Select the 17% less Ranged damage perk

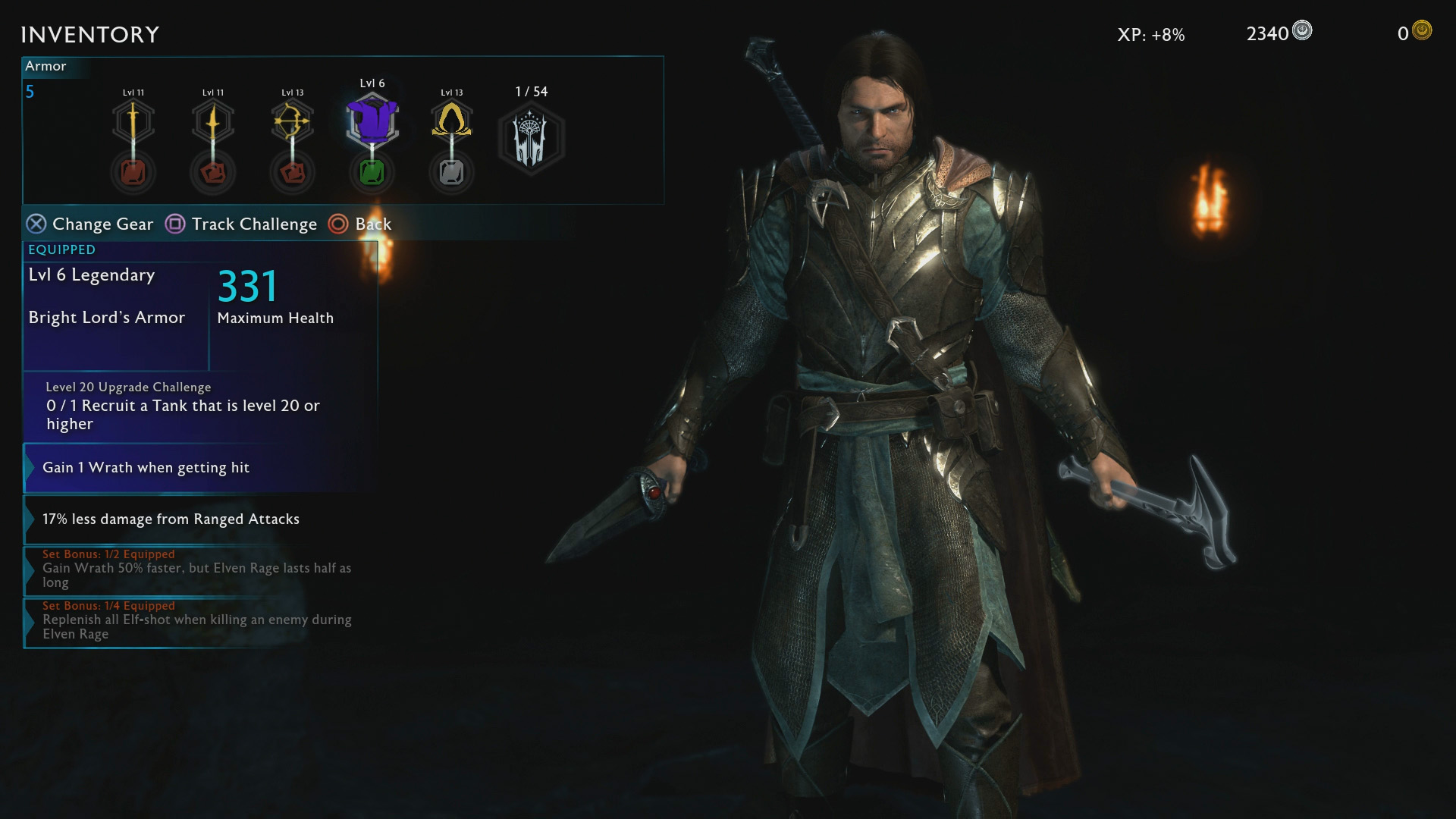200,519
